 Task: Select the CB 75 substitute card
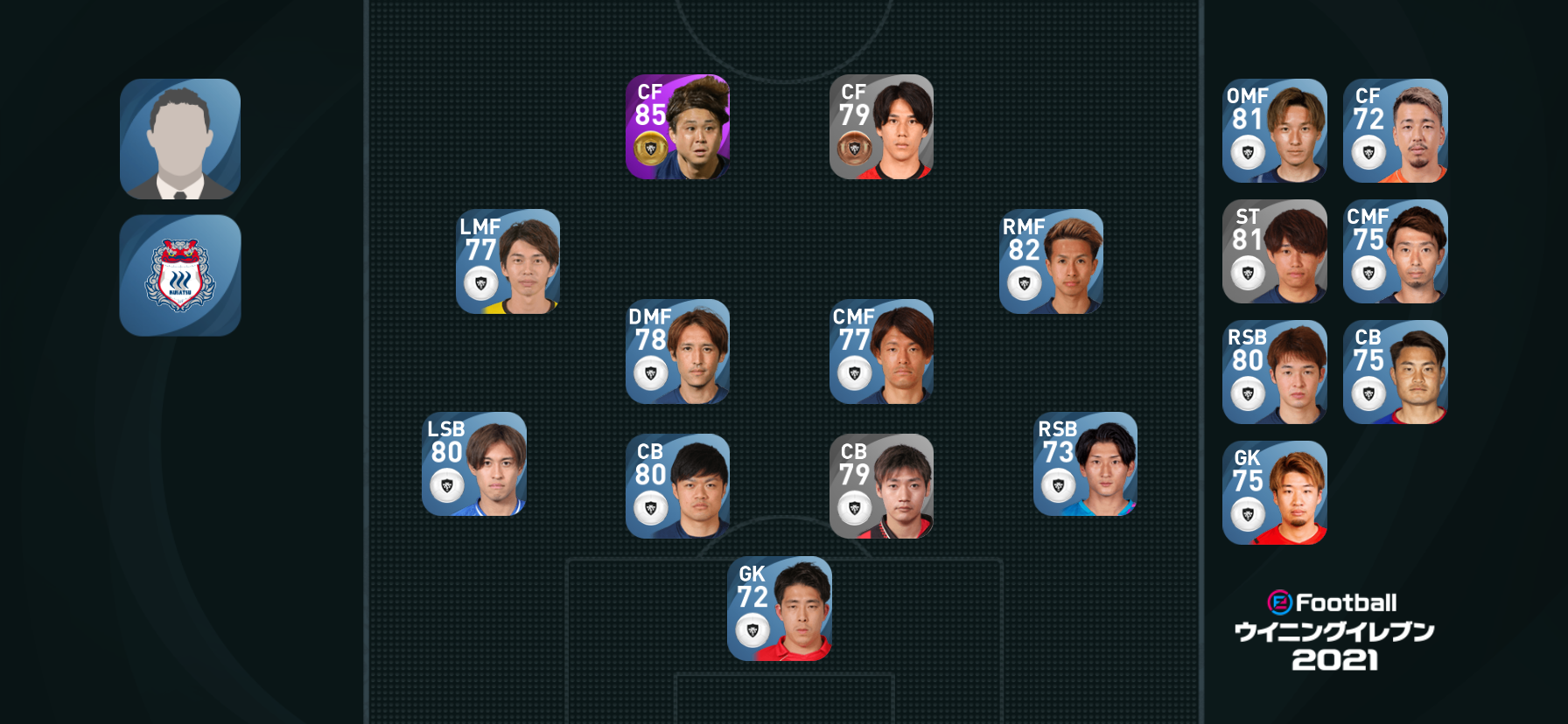tap(1395, 372)
